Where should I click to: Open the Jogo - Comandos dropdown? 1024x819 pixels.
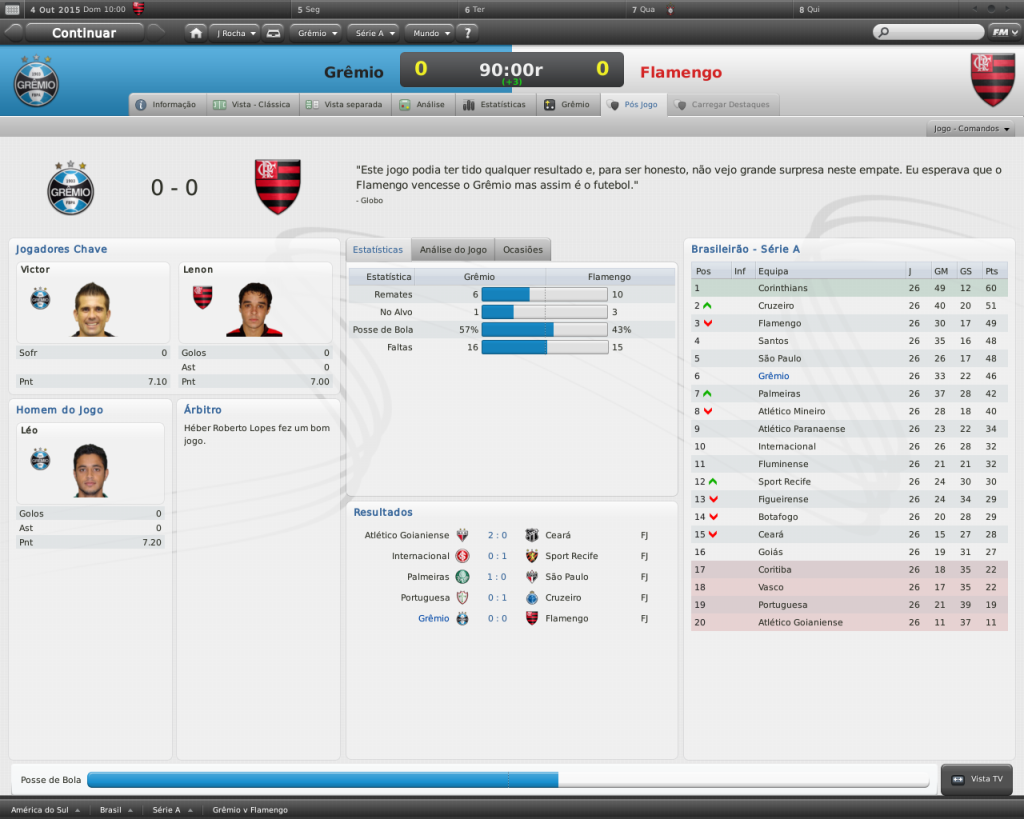(971, 129)
